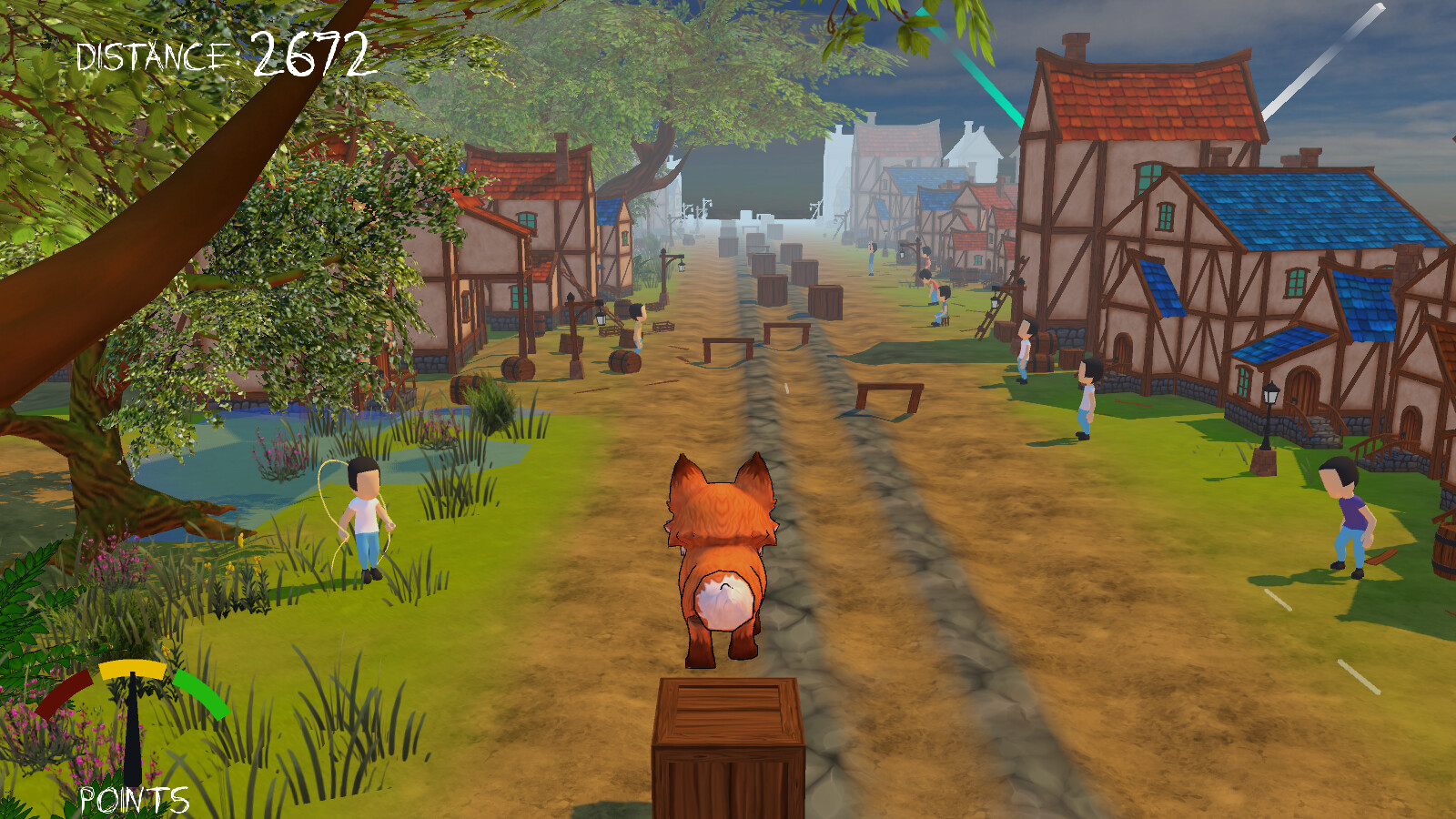
Task: Click the boy jumping rope on the left
Action: point(362,519)
